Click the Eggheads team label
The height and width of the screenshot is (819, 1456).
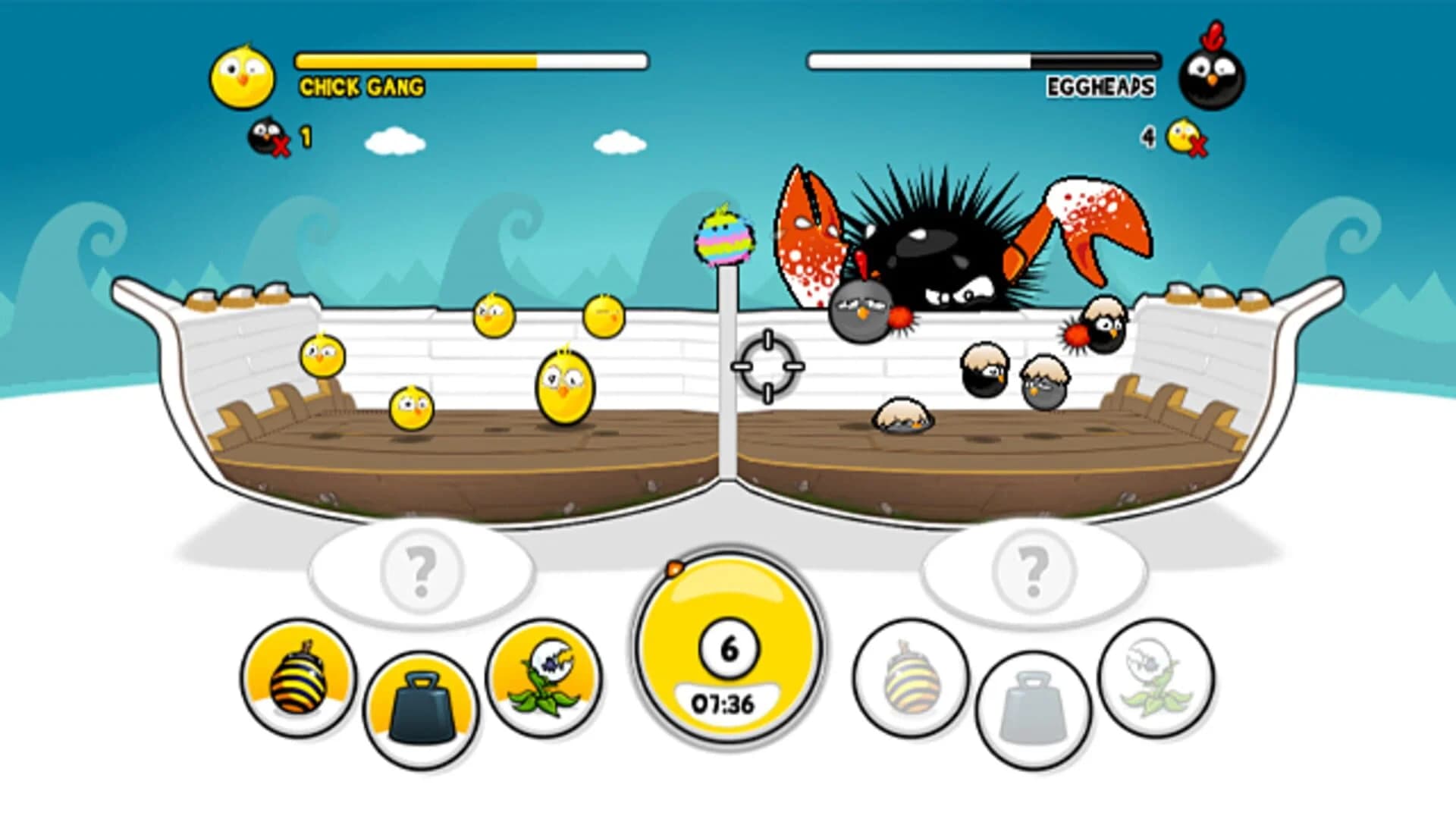tap(1100, 87)
